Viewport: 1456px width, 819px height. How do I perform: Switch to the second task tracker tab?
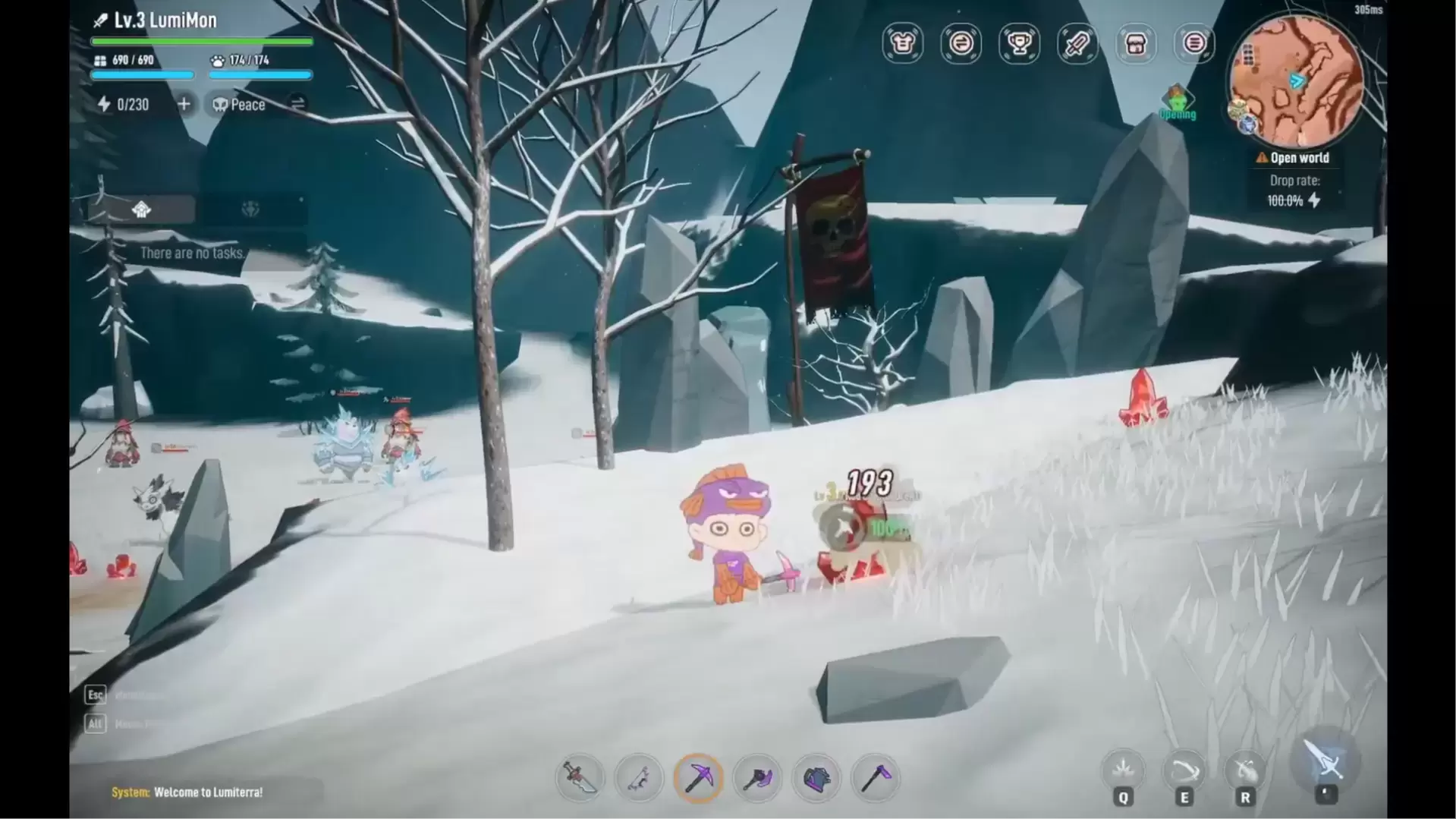coord(250,209)
